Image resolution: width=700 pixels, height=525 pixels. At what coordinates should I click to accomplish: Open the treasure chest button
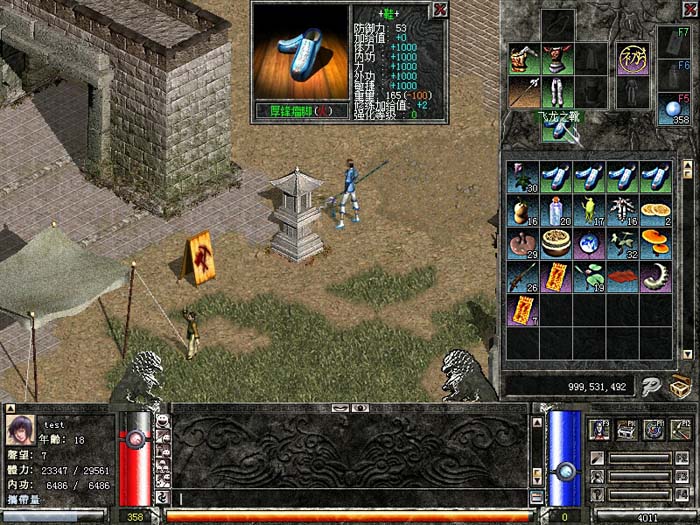pyautogui.click(x=681, y=385)
